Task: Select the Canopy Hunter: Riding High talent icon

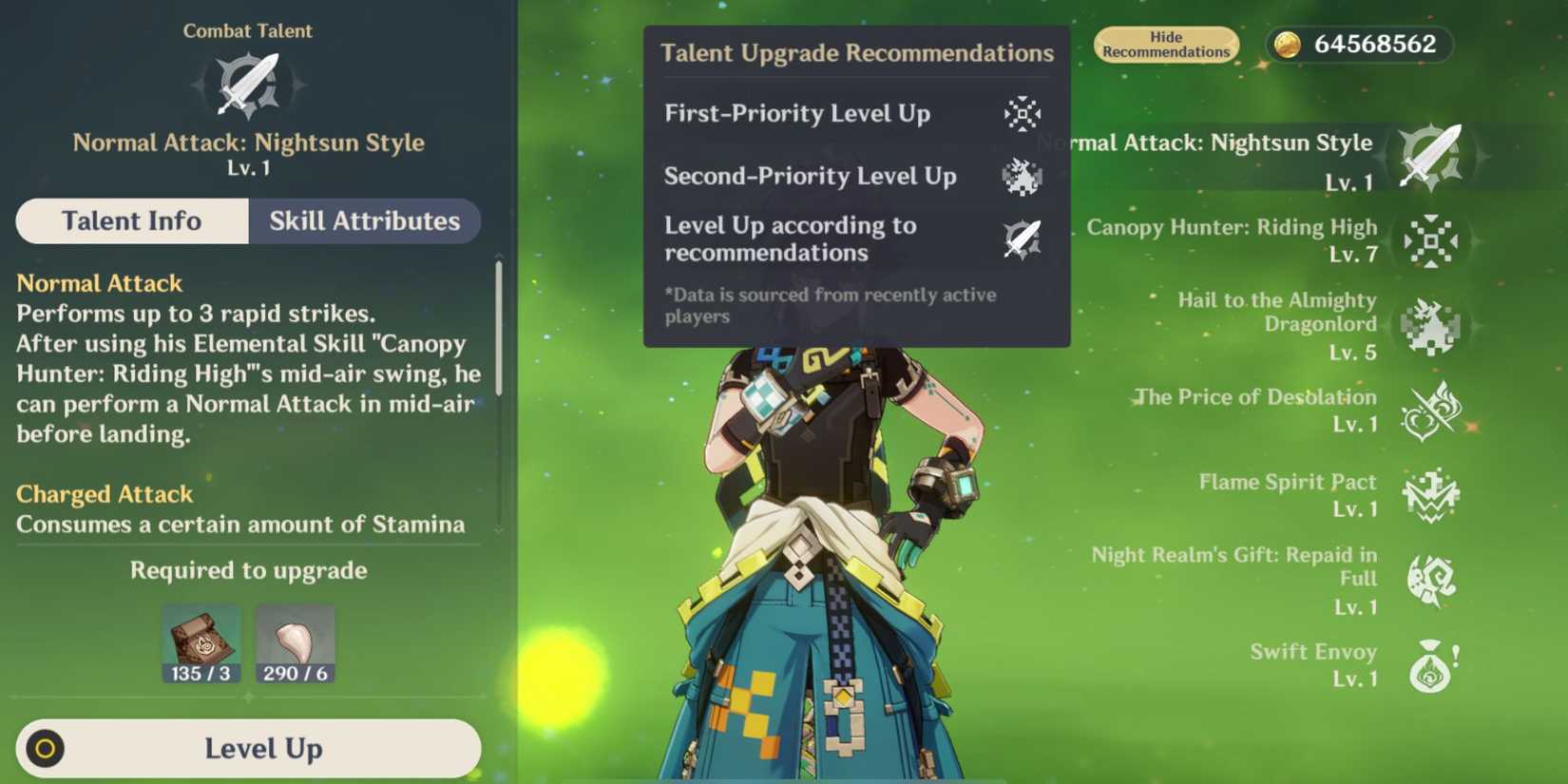Action: 1431,242
